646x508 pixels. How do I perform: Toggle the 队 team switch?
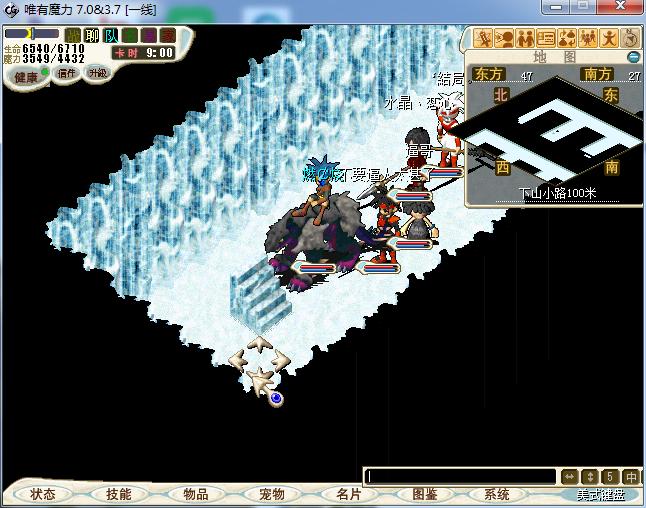[x=111, y=35]
